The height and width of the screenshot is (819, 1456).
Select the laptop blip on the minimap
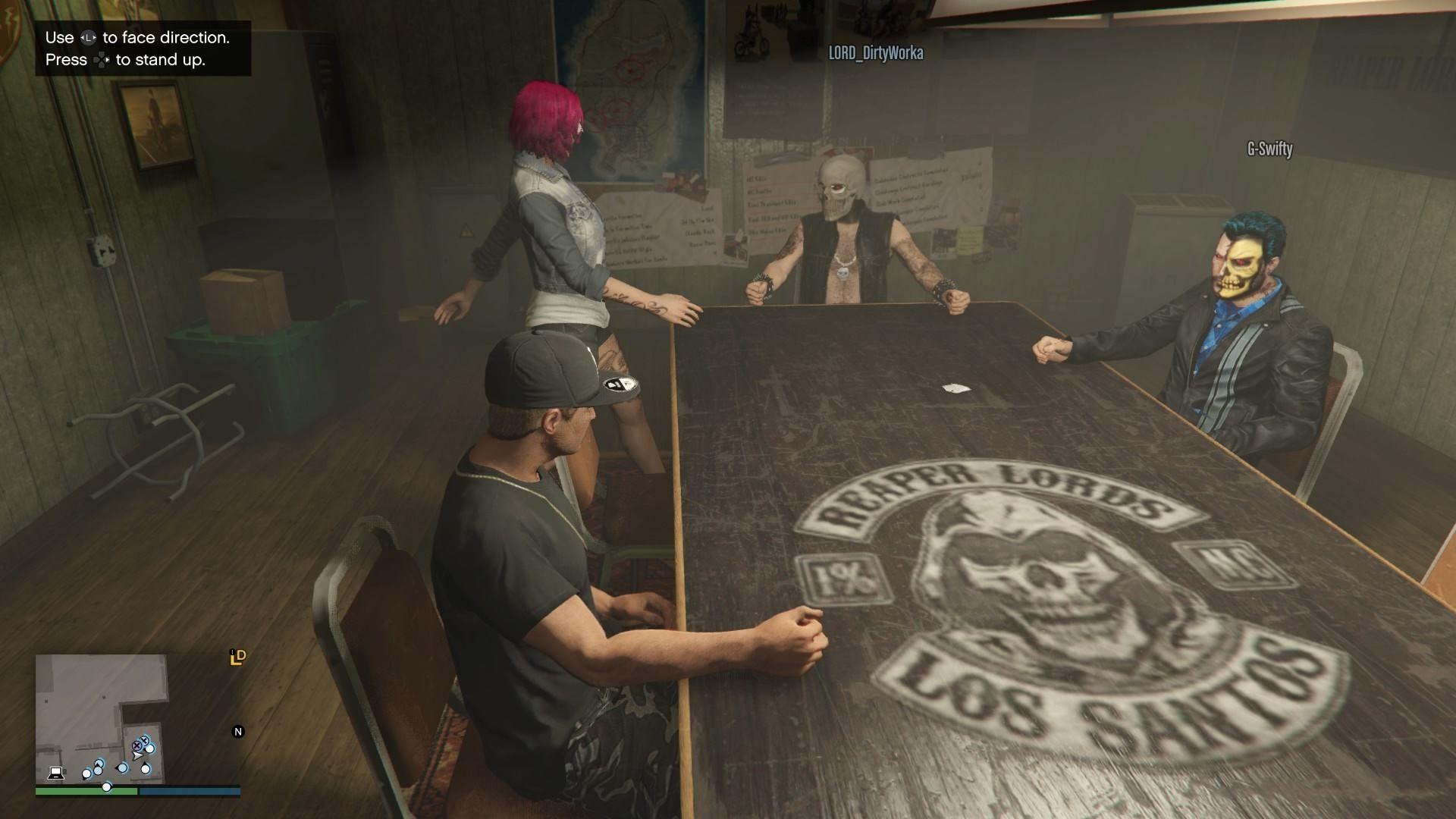(x=55, y=773)
